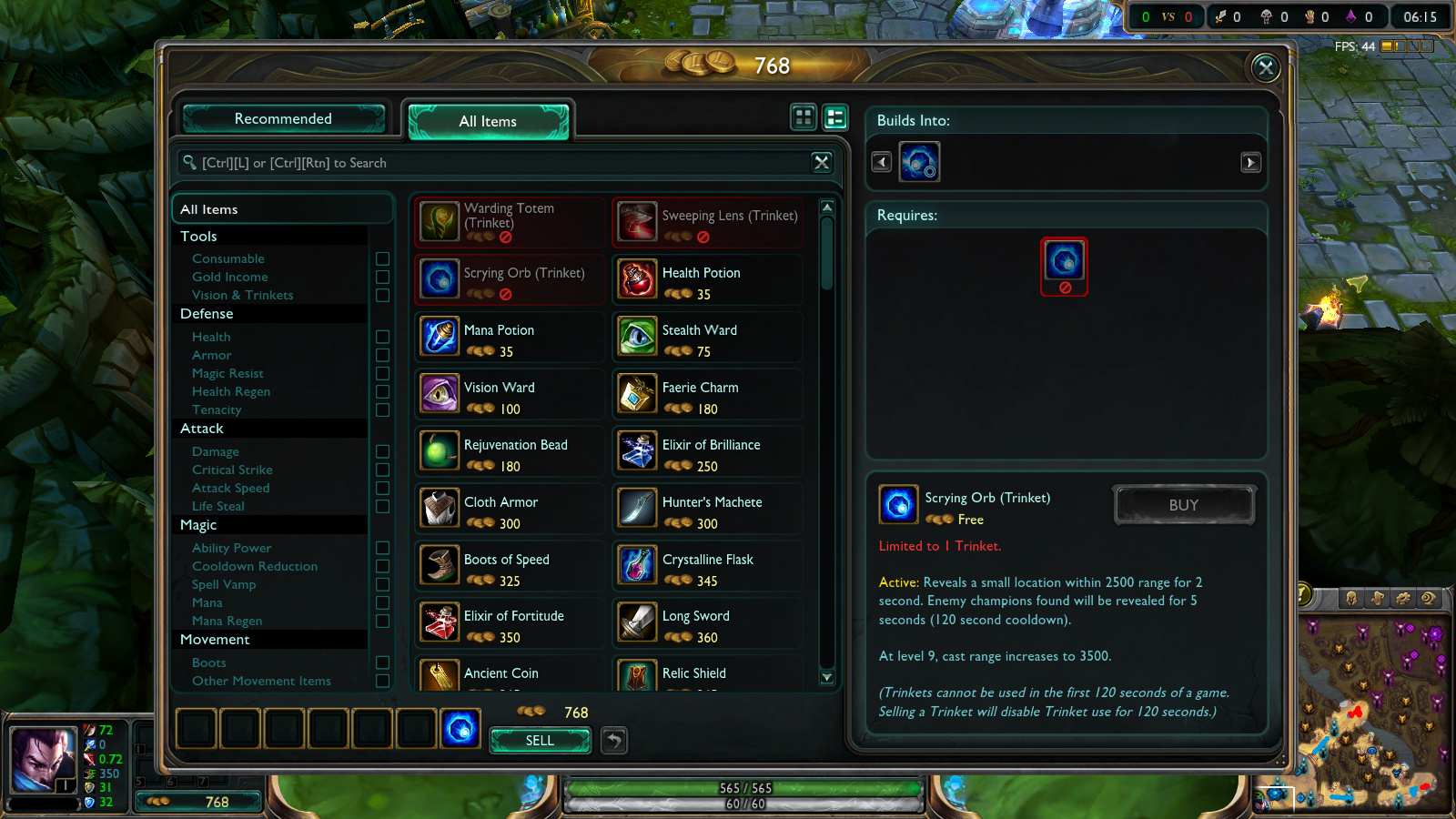This screenshot has height=819, width=1456.
Task: Enable the Damage filter checkbox
Action: [x=382, y=451]
